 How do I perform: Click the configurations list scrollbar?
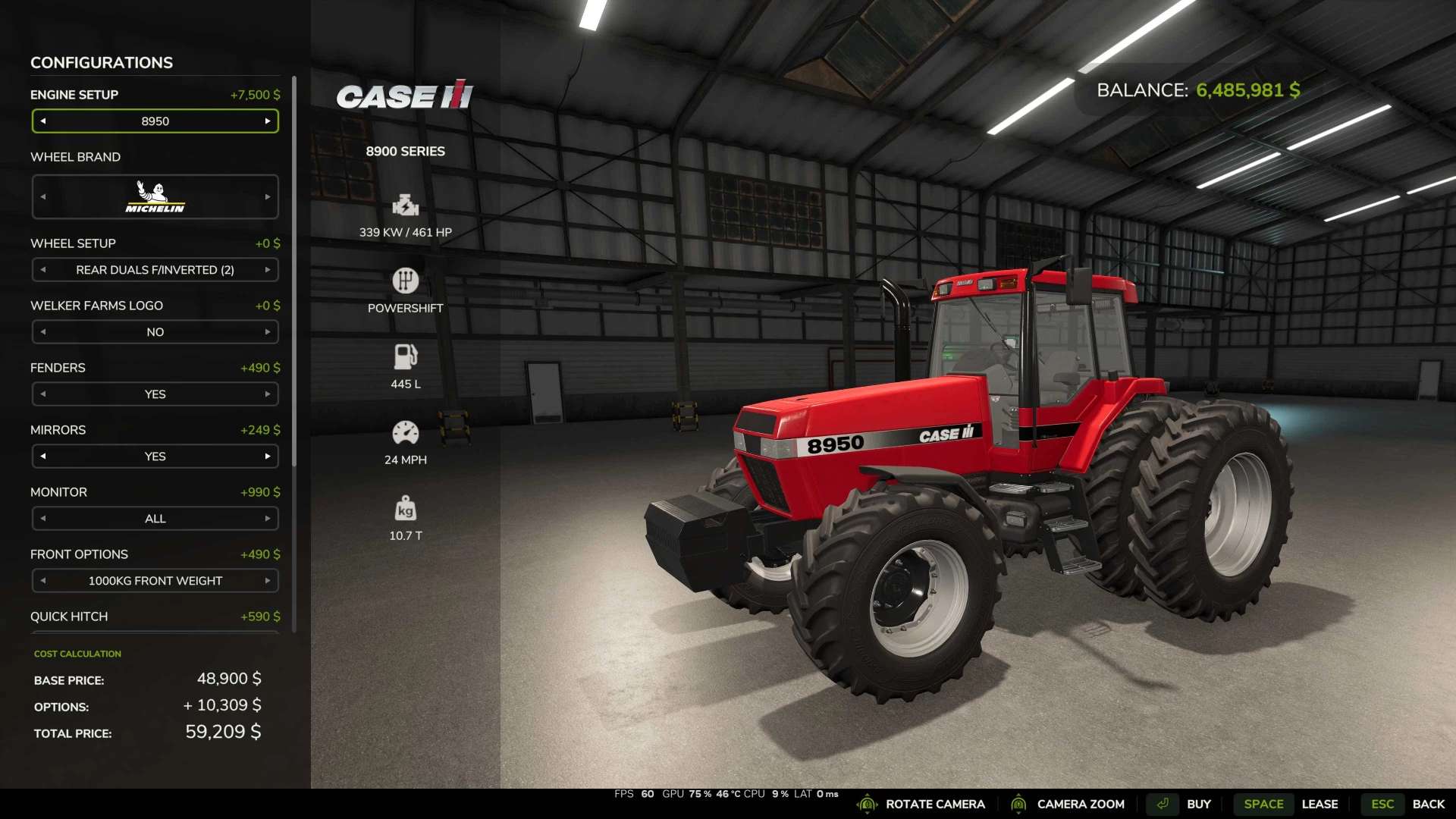pos(294,273)
